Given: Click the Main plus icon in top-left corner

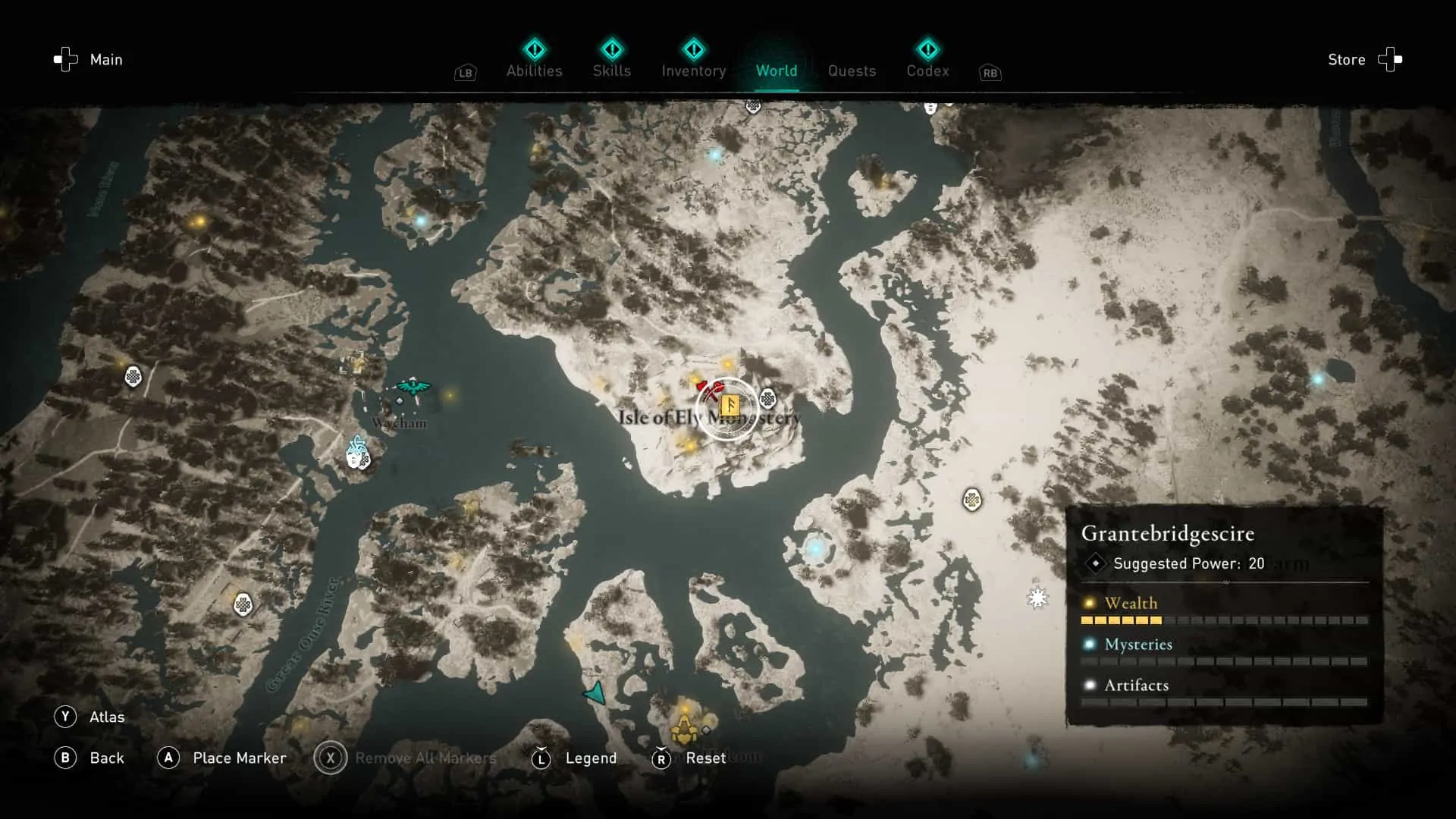Looking at the screenshot, I should pos(65,59).
